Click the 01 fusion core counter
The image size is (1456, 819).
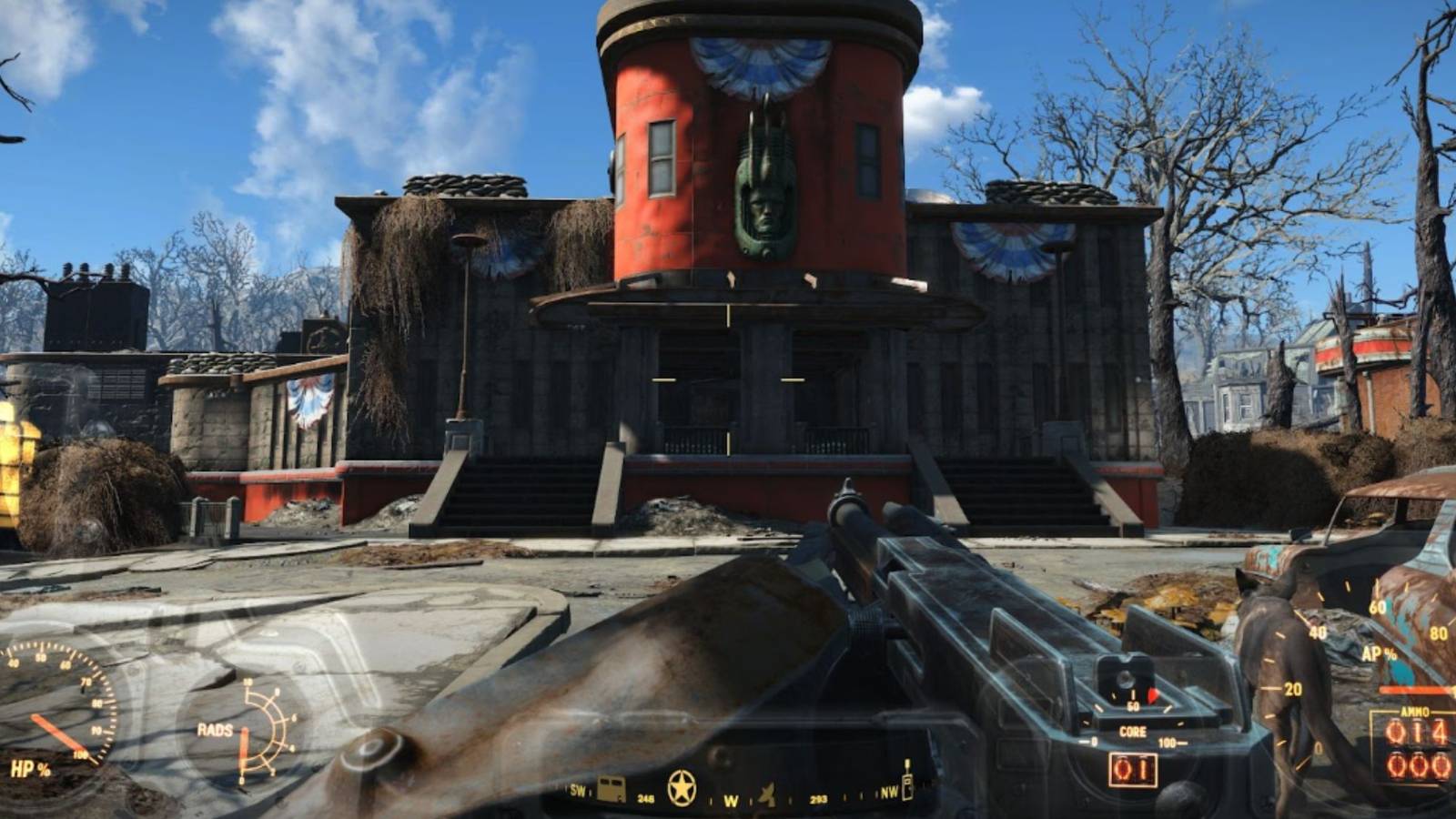pos(1131,767)
